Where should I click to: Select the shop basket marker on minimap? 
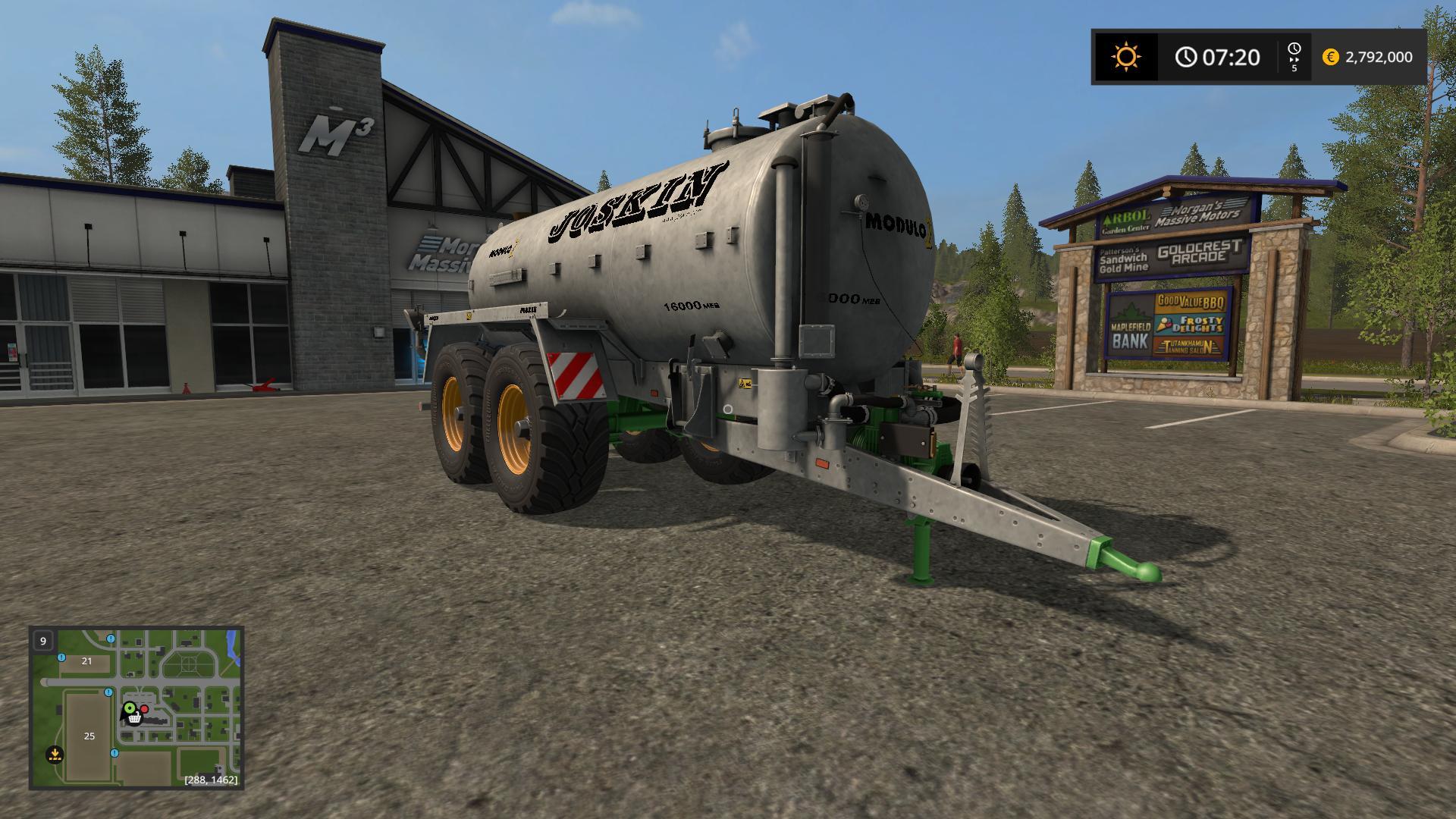point(135,717)
